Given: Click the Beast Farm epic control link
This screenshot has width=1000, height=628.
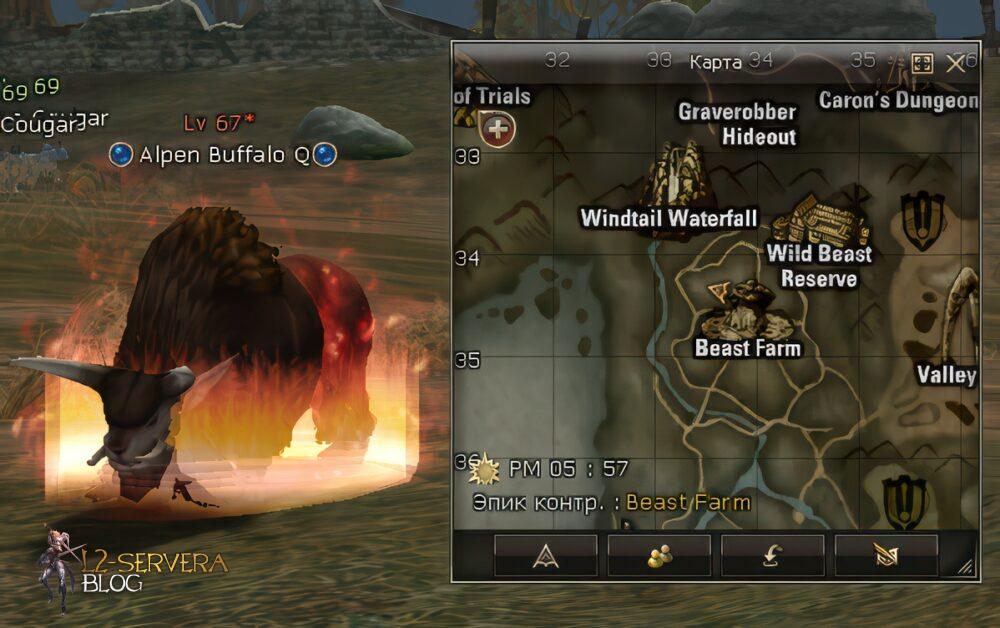Looking at the screenshot, I should click(x=688, y=502).
